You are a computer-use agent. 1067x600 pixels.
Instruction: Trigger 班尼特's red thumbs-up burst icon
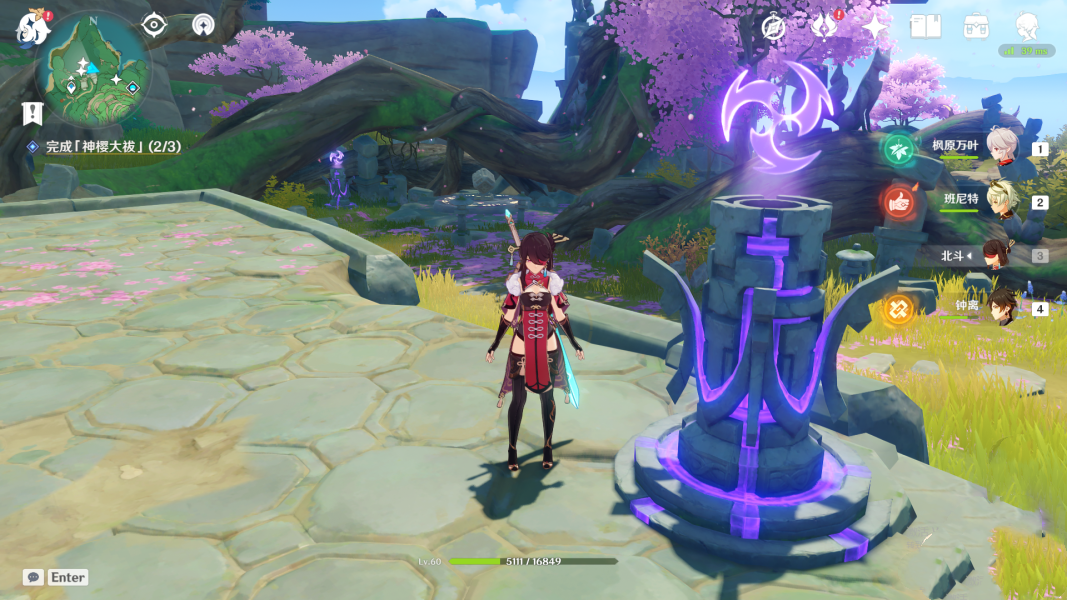897,203
